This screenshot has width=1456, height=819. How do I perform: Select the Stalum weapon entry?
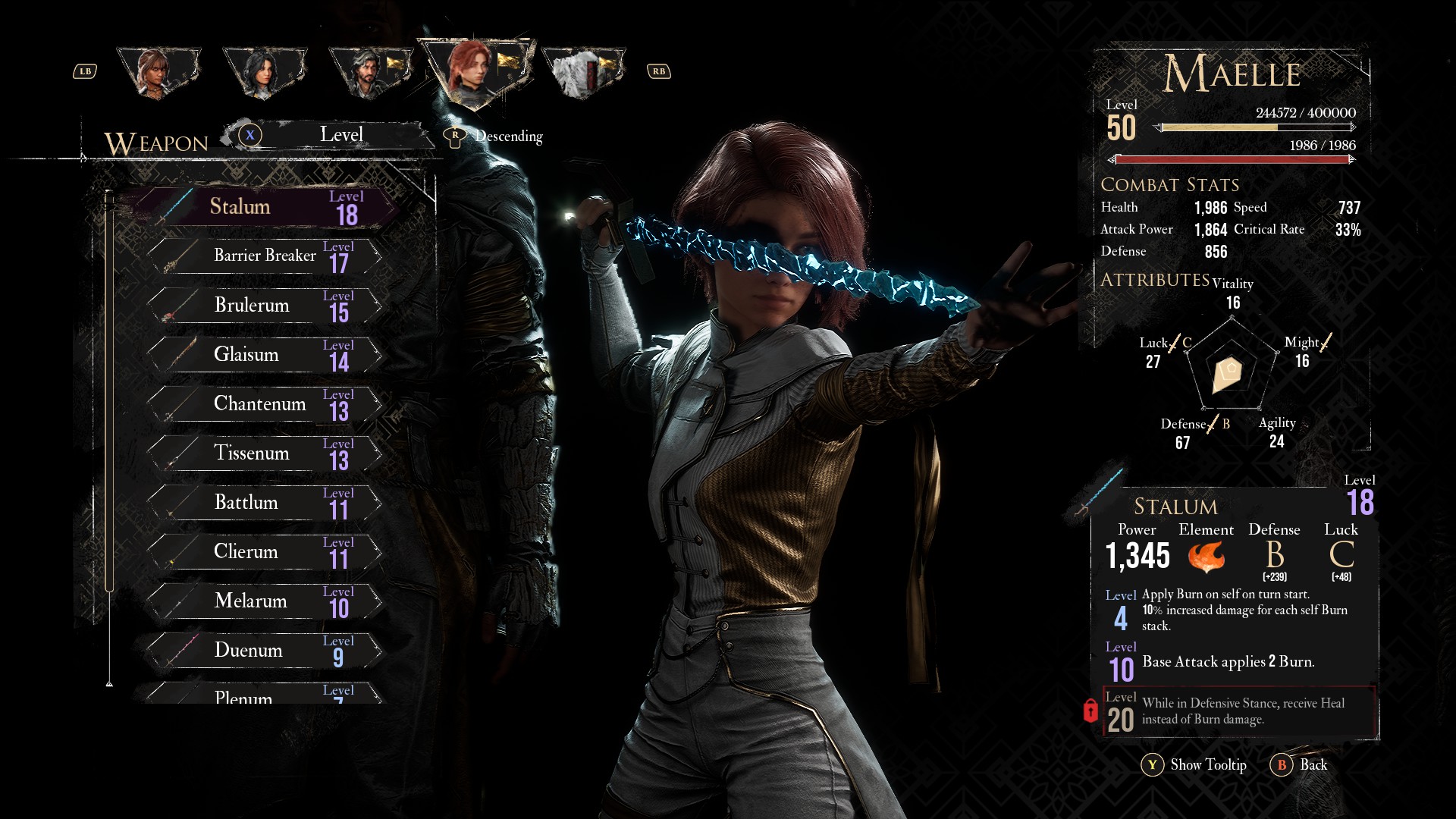click(x=265, y=207)
